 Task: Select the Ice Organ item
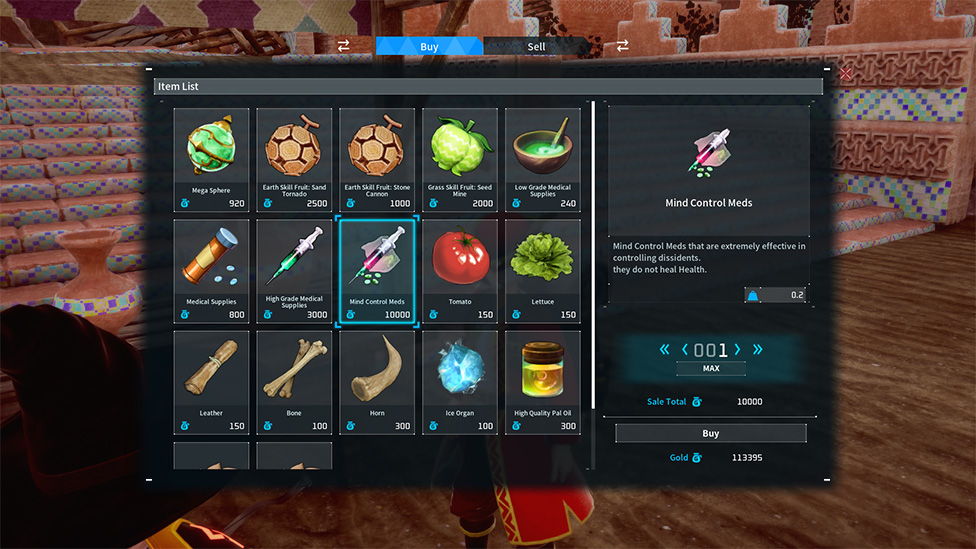pos(460,383)
